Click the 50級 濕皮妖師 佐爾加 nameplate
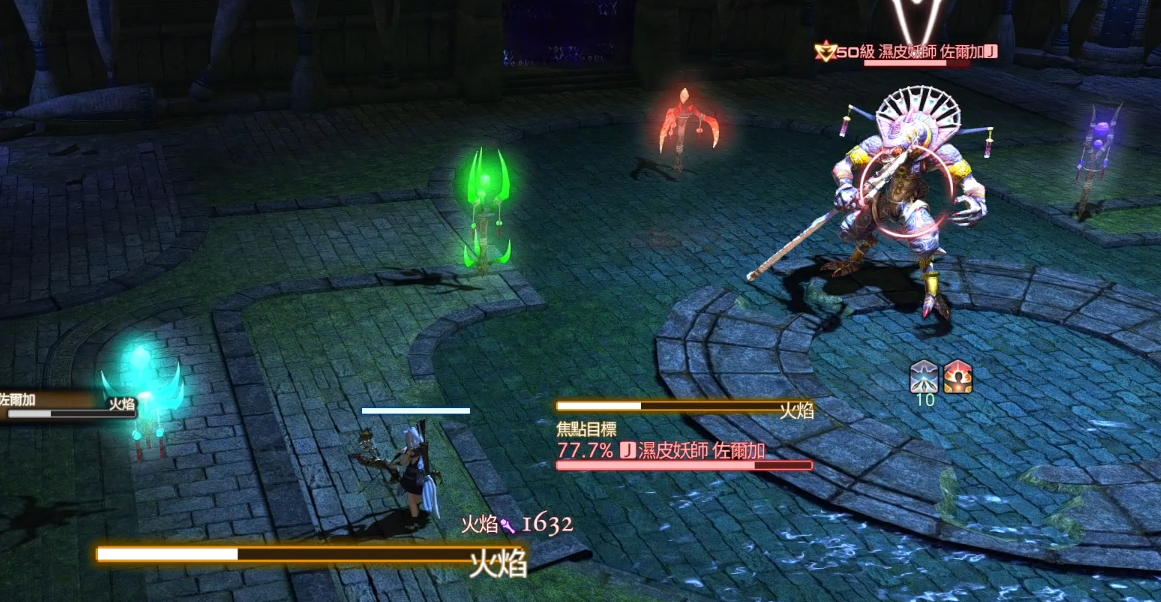The width and height of the screenshot is (1161, 602). 907,51
